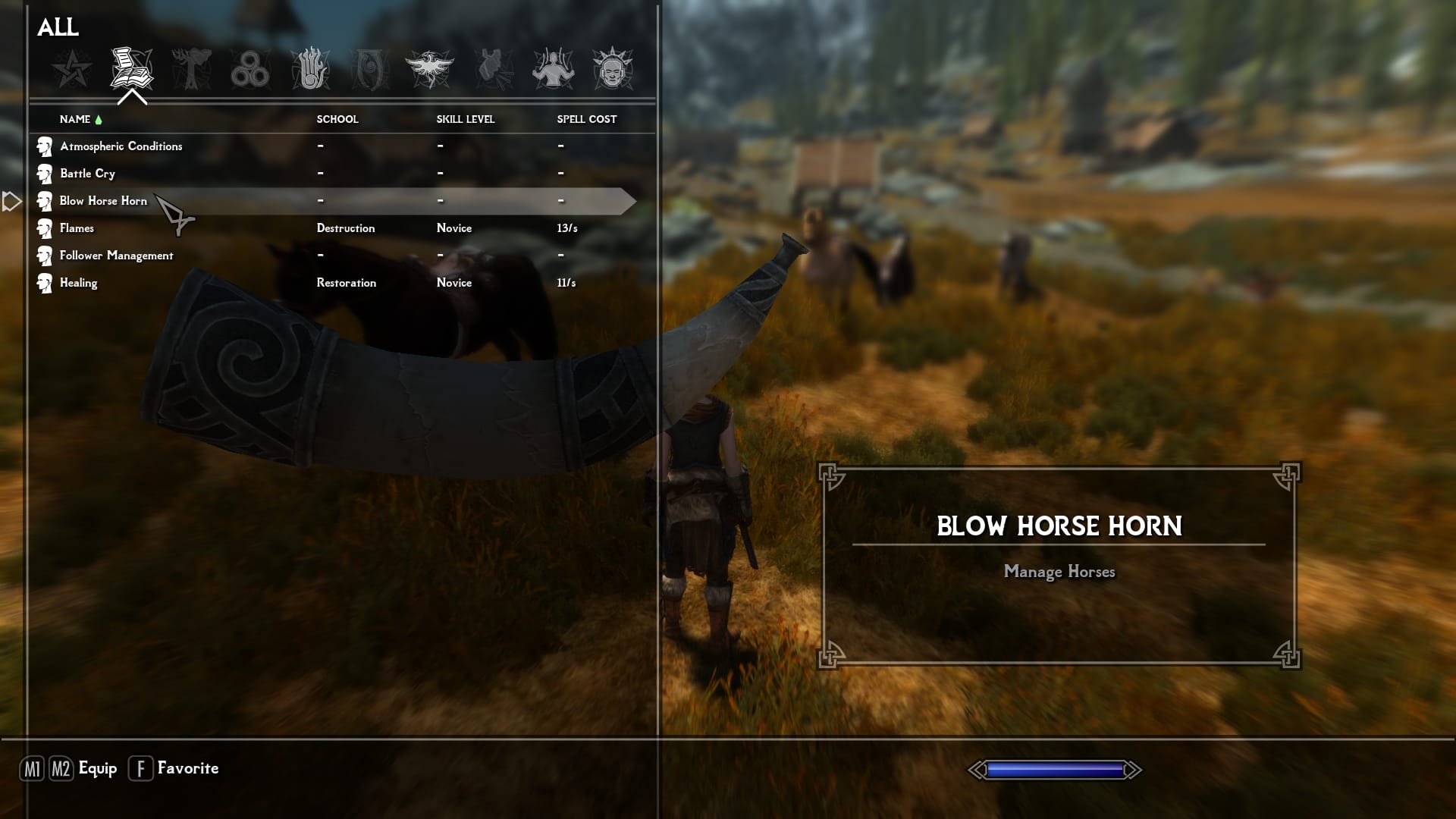This screenshot has height=819, width=1456.
Task: Select the Atmospheric Conditions power
Action: pyautogui.click(x=121, y=146)
